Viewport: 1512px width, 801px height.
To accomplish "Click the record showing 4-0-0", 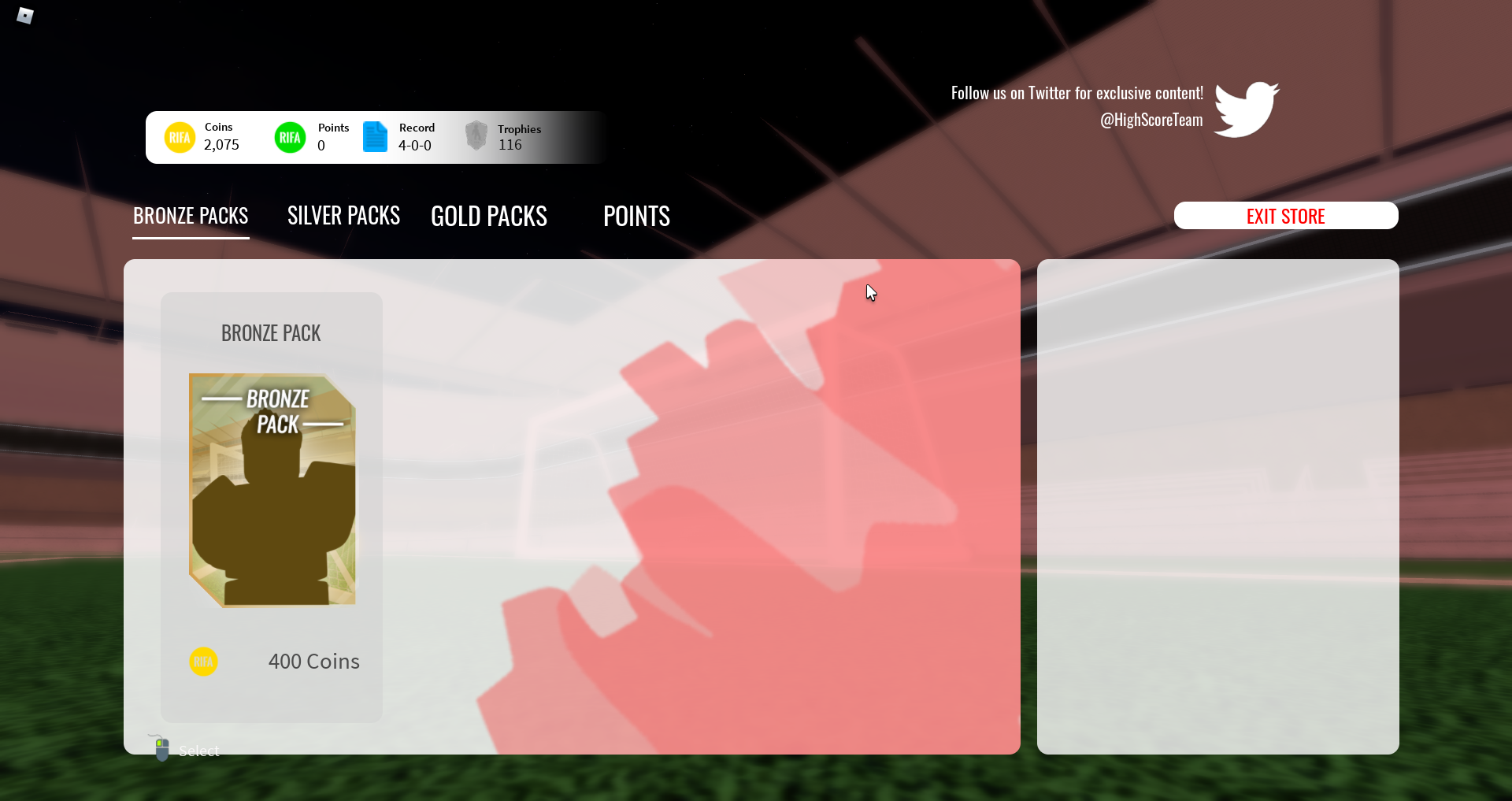I will [414, 145].
